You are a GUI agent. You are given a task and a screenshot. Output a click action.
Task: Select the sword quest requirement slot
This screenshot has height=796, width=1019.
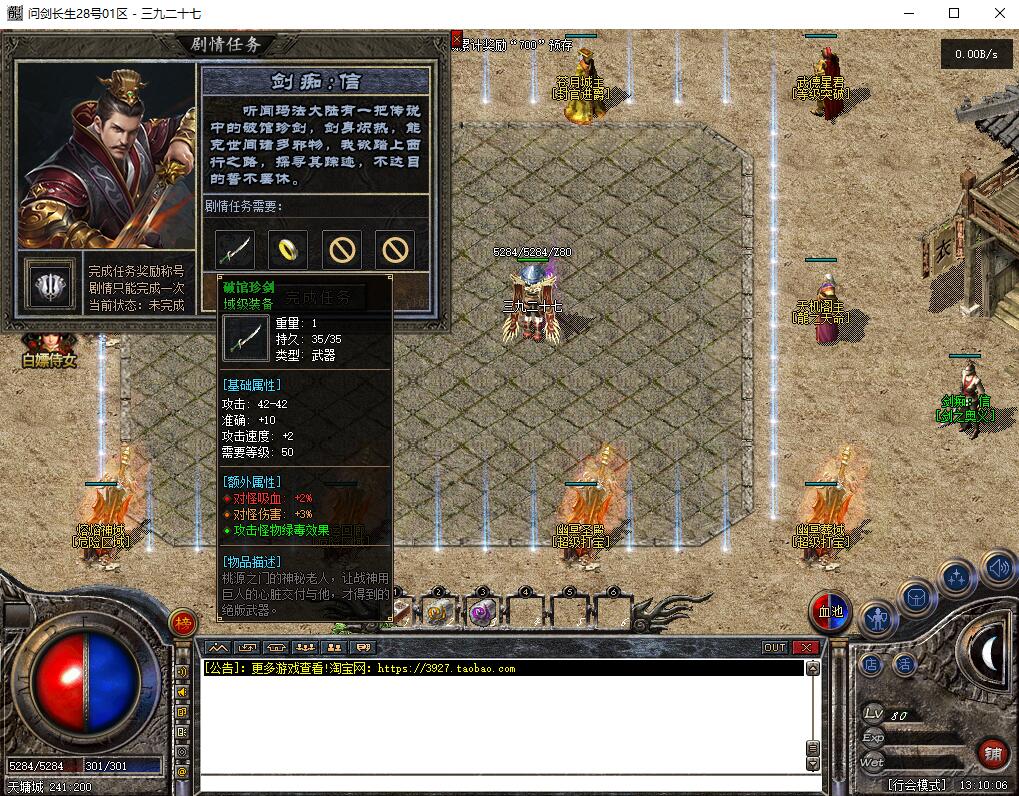pos(236,249)
